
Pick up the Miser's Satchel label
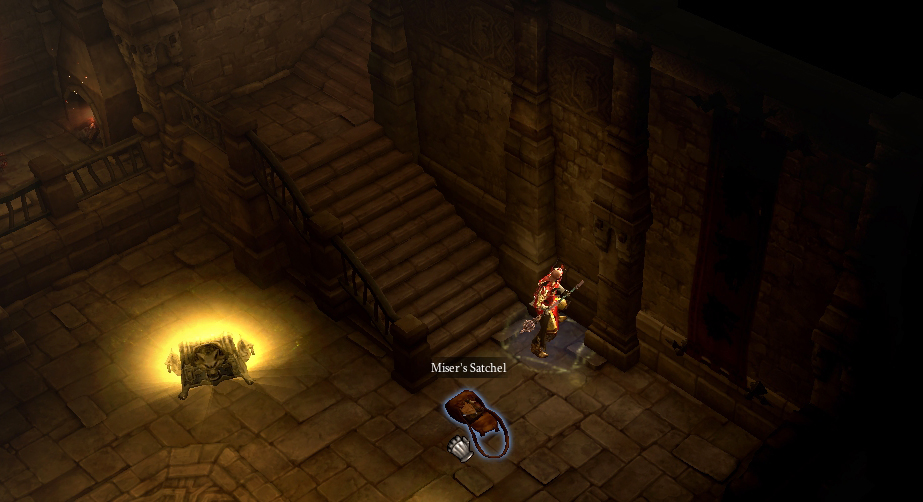pyautogui.click(x=468, y=368)
